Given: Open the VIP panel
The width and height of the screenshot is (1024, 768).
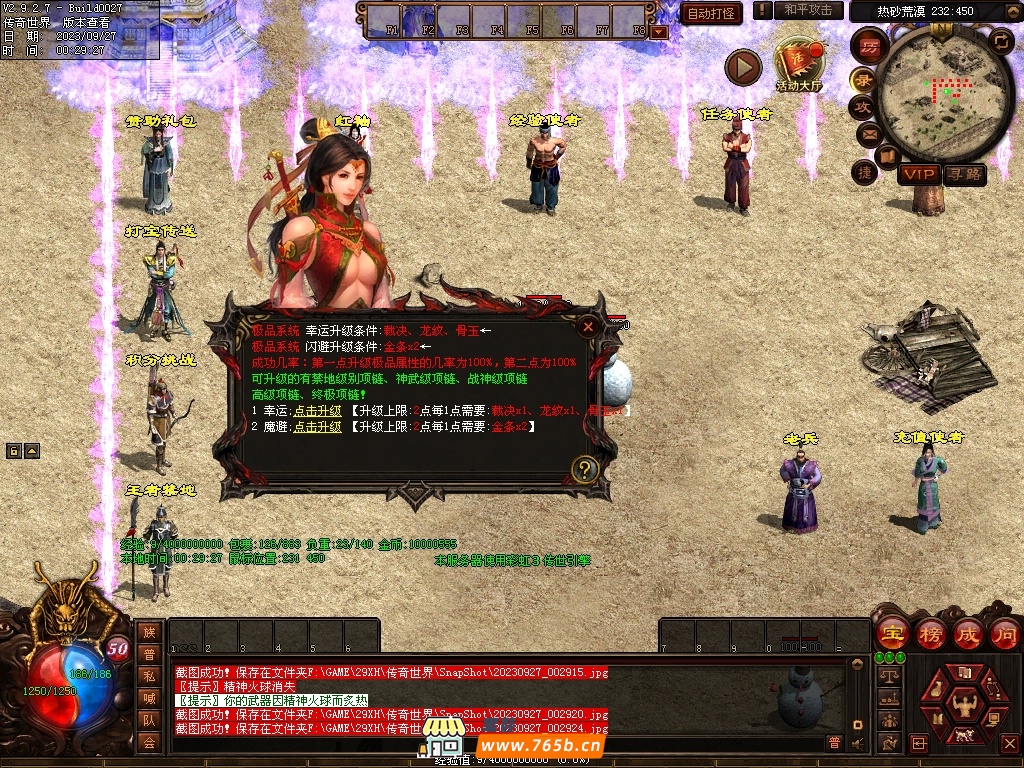Looking at the screenshot, I should (x=918, y=174).
